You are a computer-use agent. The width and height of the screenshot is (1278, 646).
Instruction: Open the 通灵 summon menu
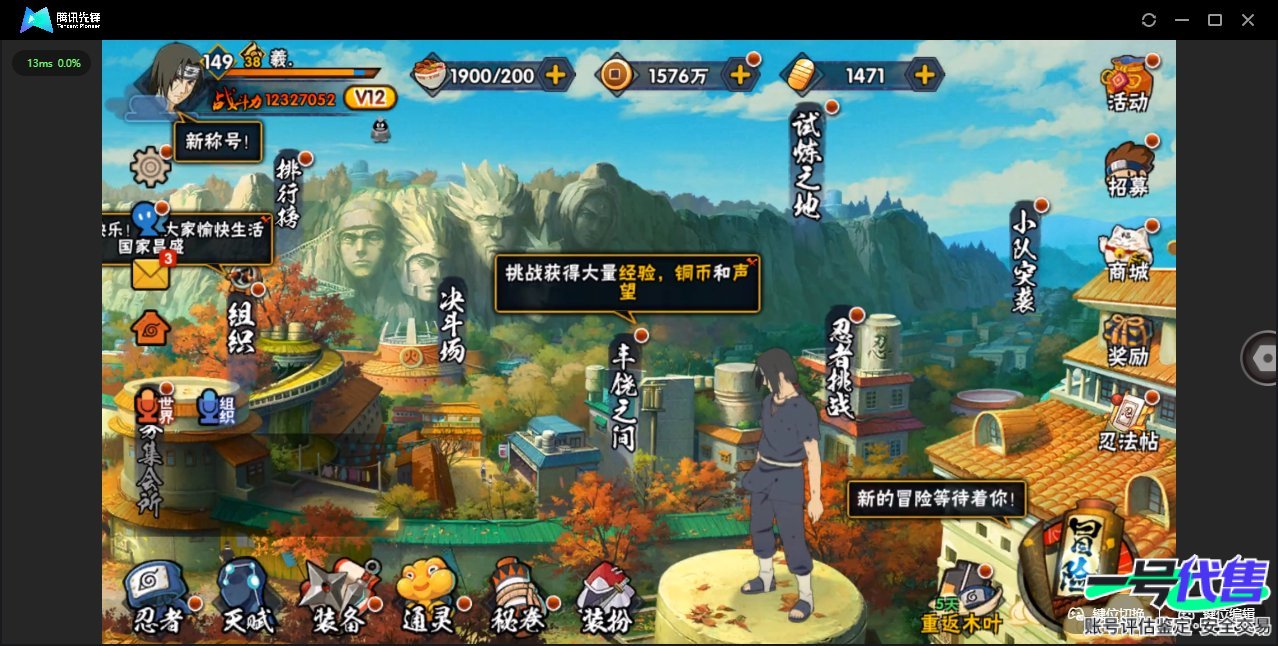[428, 597]
